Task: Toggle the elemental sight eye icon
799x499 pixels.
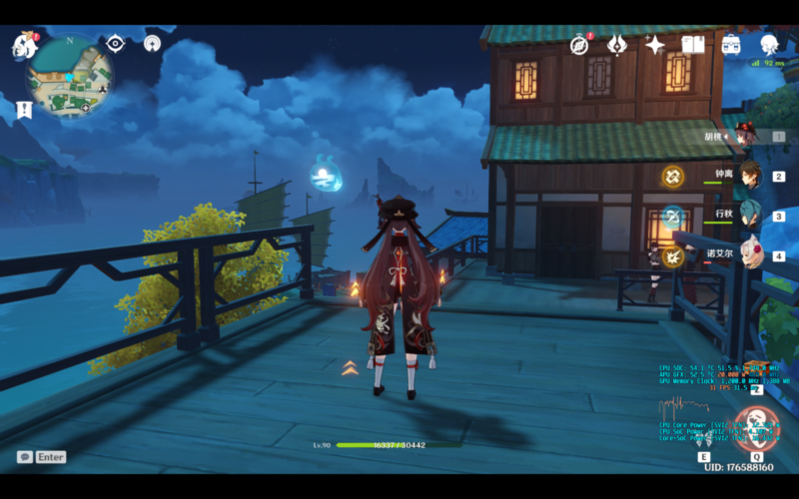Action: pyautogui.click(x=115, y=43)
